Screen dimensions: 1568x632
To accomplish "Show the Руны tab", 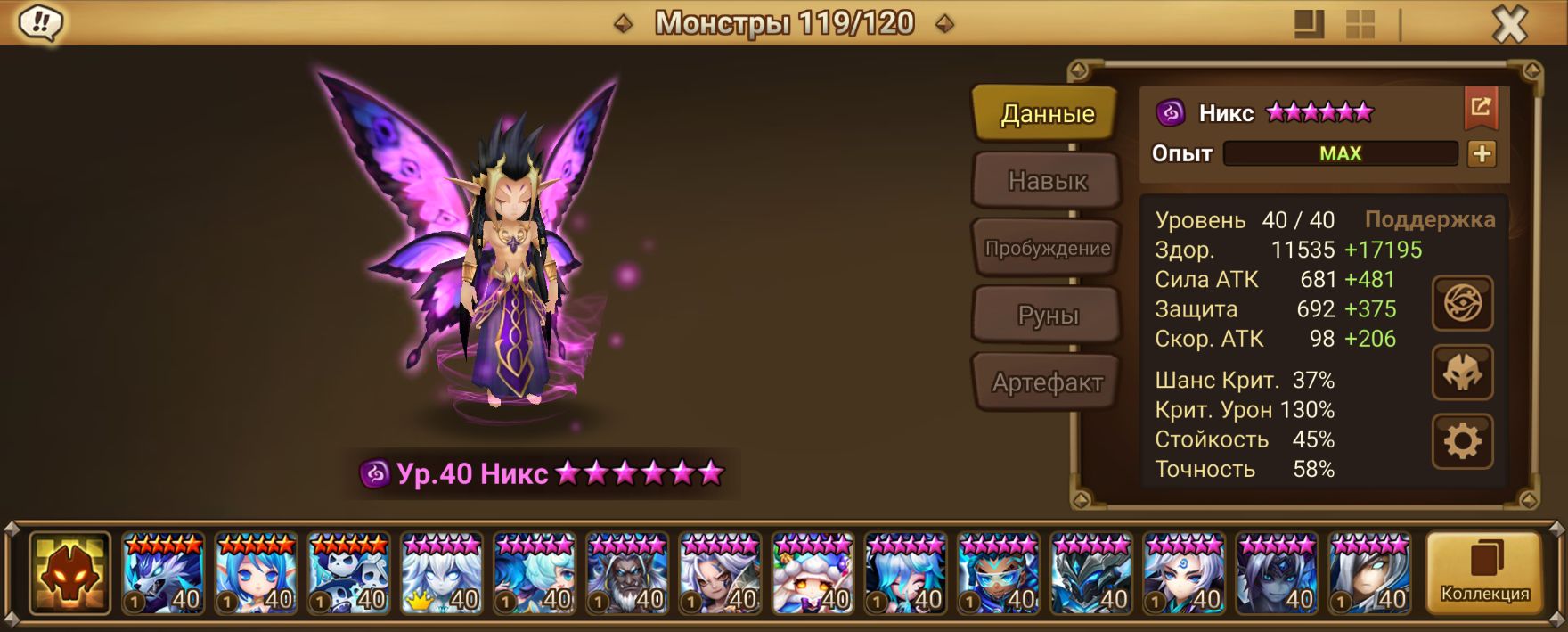I will click(1046, 316).
